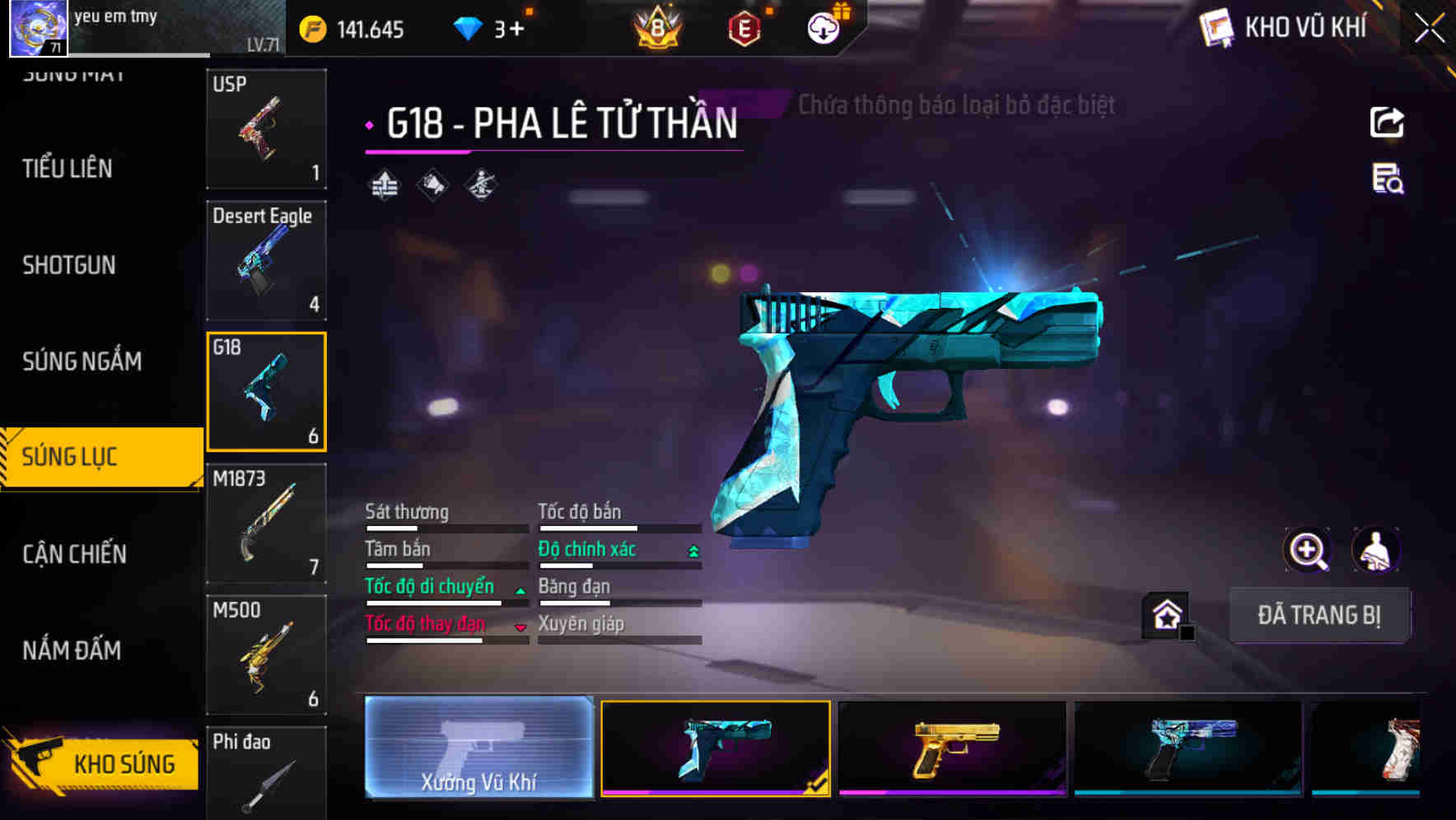Click the home star favorite icon
The image size is (1456, 820).
click(1164, 615)
